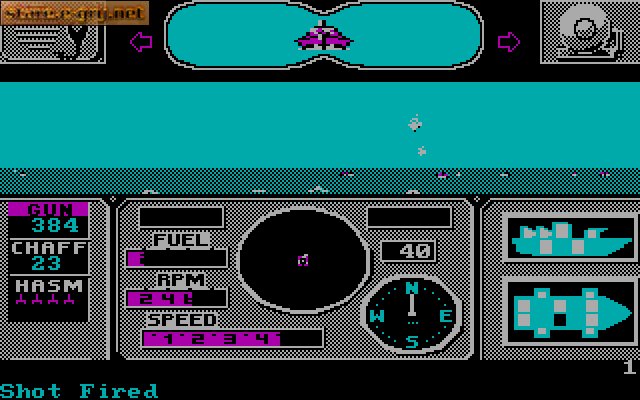
Task: Click the binocular view window
Action: pyautogui.click(x=324, y=36)
